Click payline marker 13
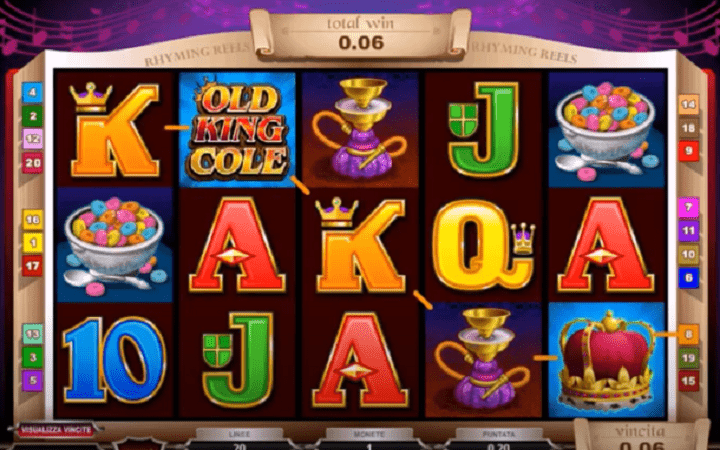This screenshot has width=720, height=450. (33, 333)
